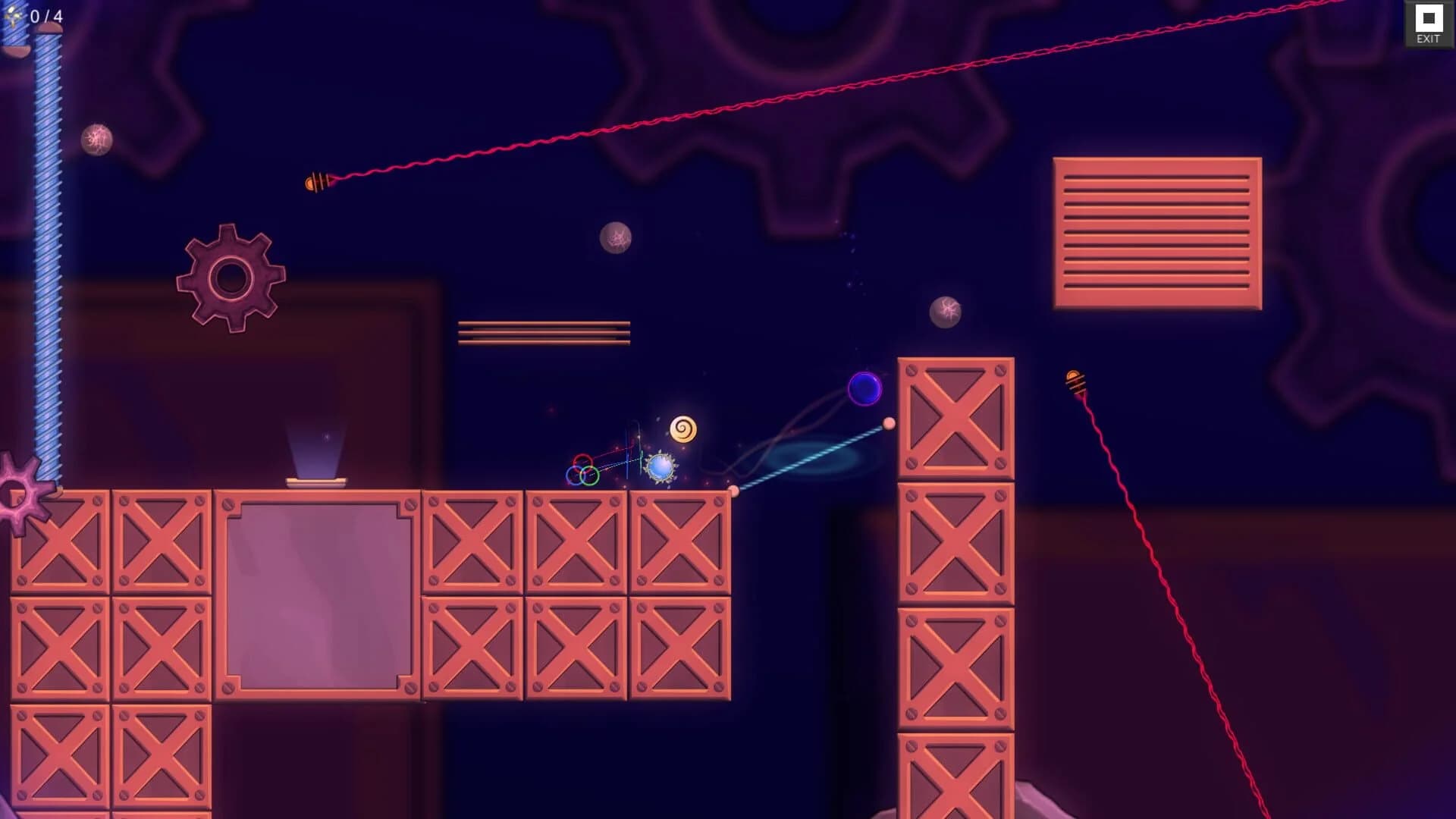Image resolution: width=1456 pixels, height=819 pixels.
Task: Click the bug orb above the center platform
Action: pos(616,237)
